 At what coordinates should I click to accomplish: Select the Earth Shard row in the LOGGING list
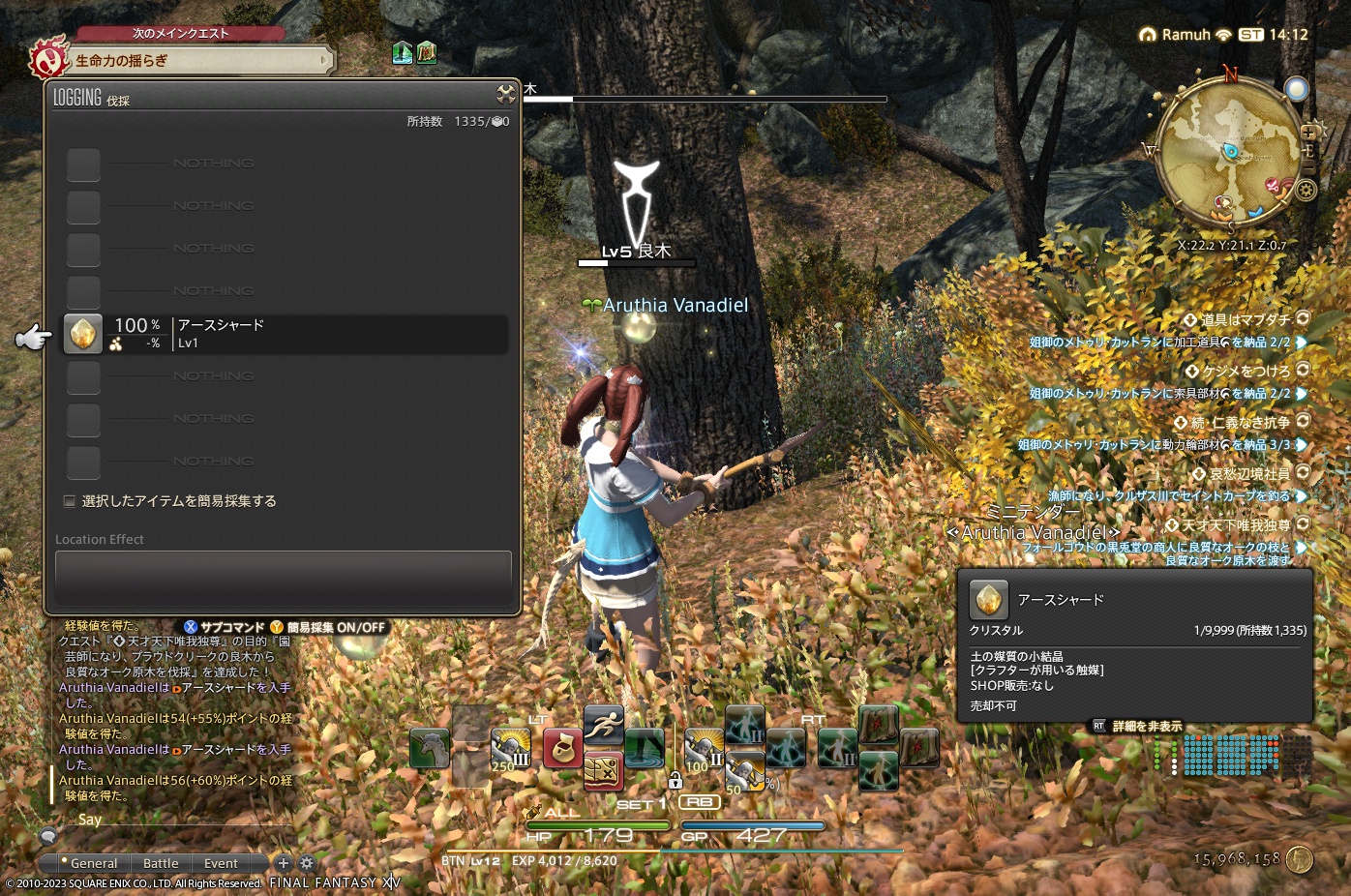(x=281, y=334)
